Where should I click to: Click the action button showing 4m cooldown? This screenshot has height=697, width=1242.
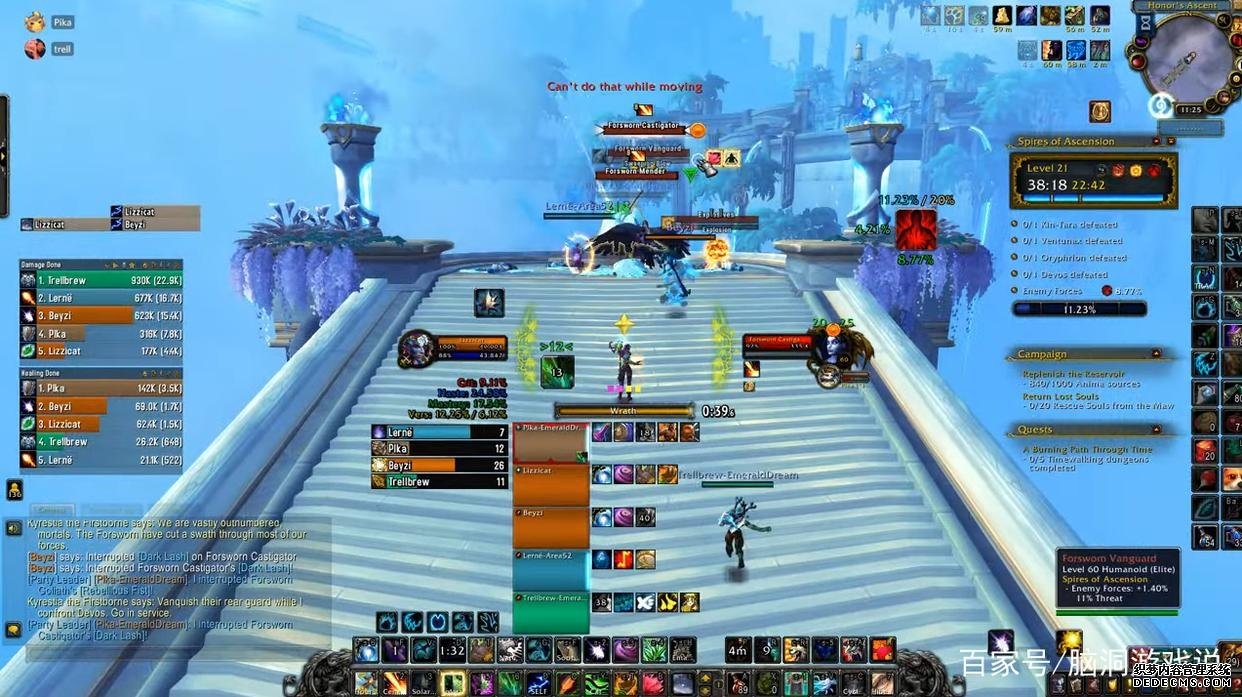coord(737,650)
